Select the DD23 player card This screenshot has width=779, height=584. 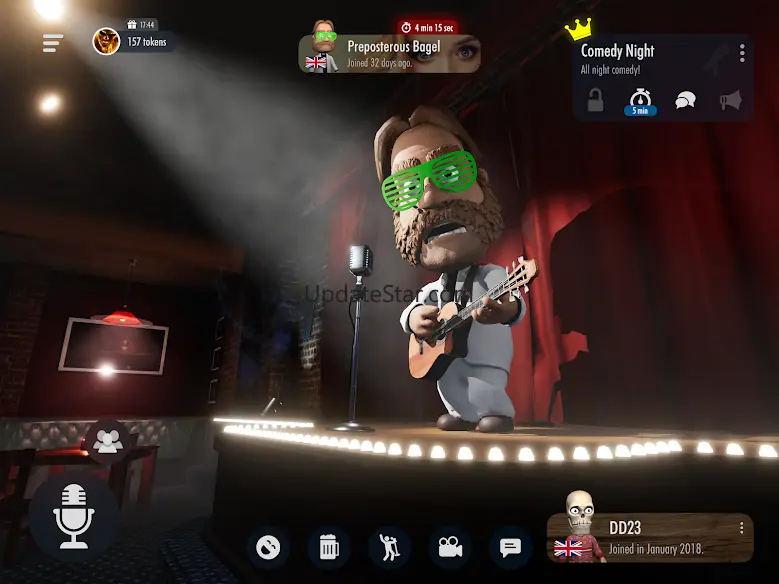pyautogui.click(x=650, y=538)
